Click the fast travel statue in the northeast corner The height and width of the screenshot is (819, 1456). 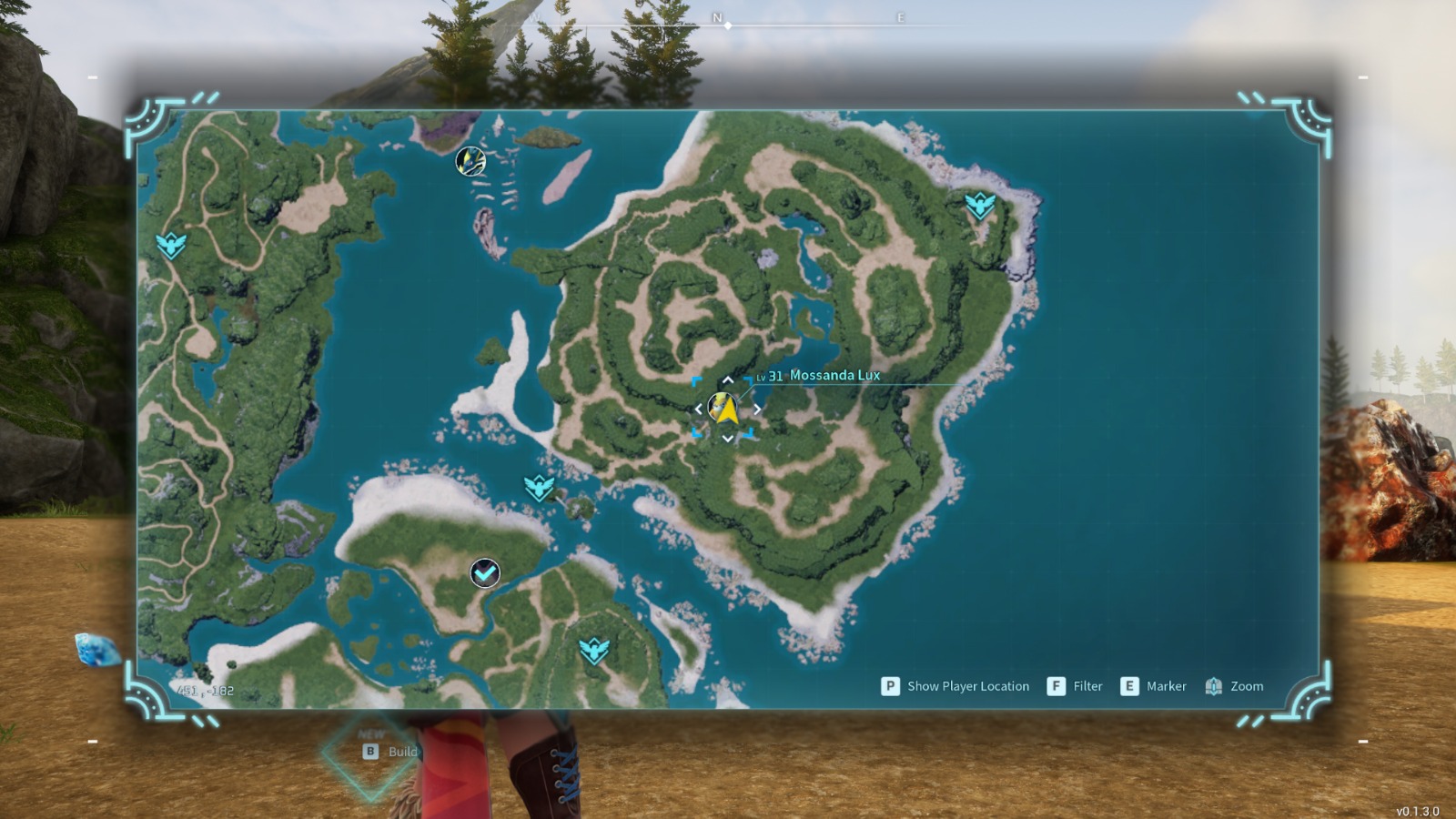(979, 204)
